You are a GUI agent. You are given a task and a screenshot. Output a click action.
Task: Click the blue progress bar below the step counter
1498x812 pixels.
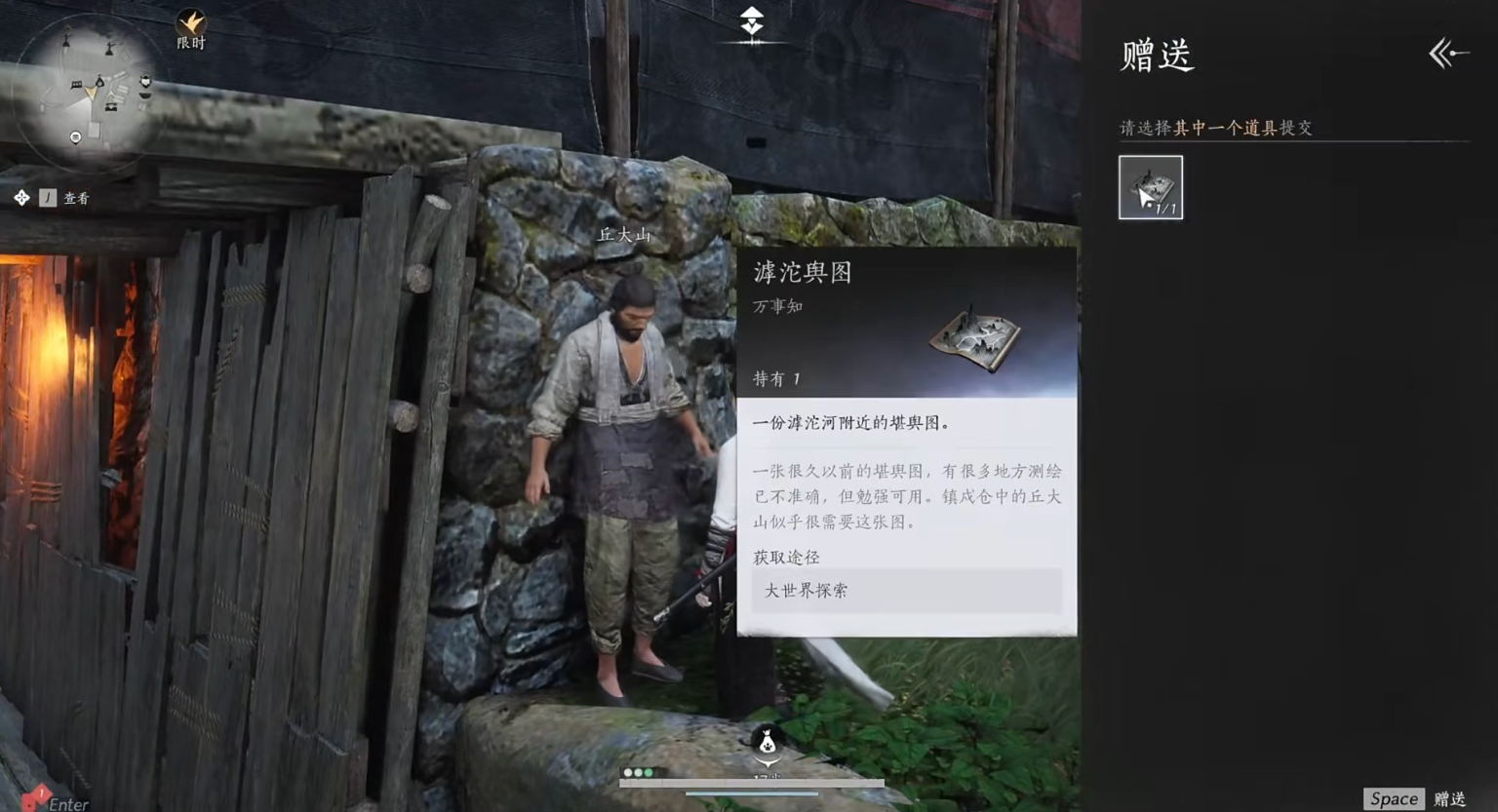click(x=751, y=794)
